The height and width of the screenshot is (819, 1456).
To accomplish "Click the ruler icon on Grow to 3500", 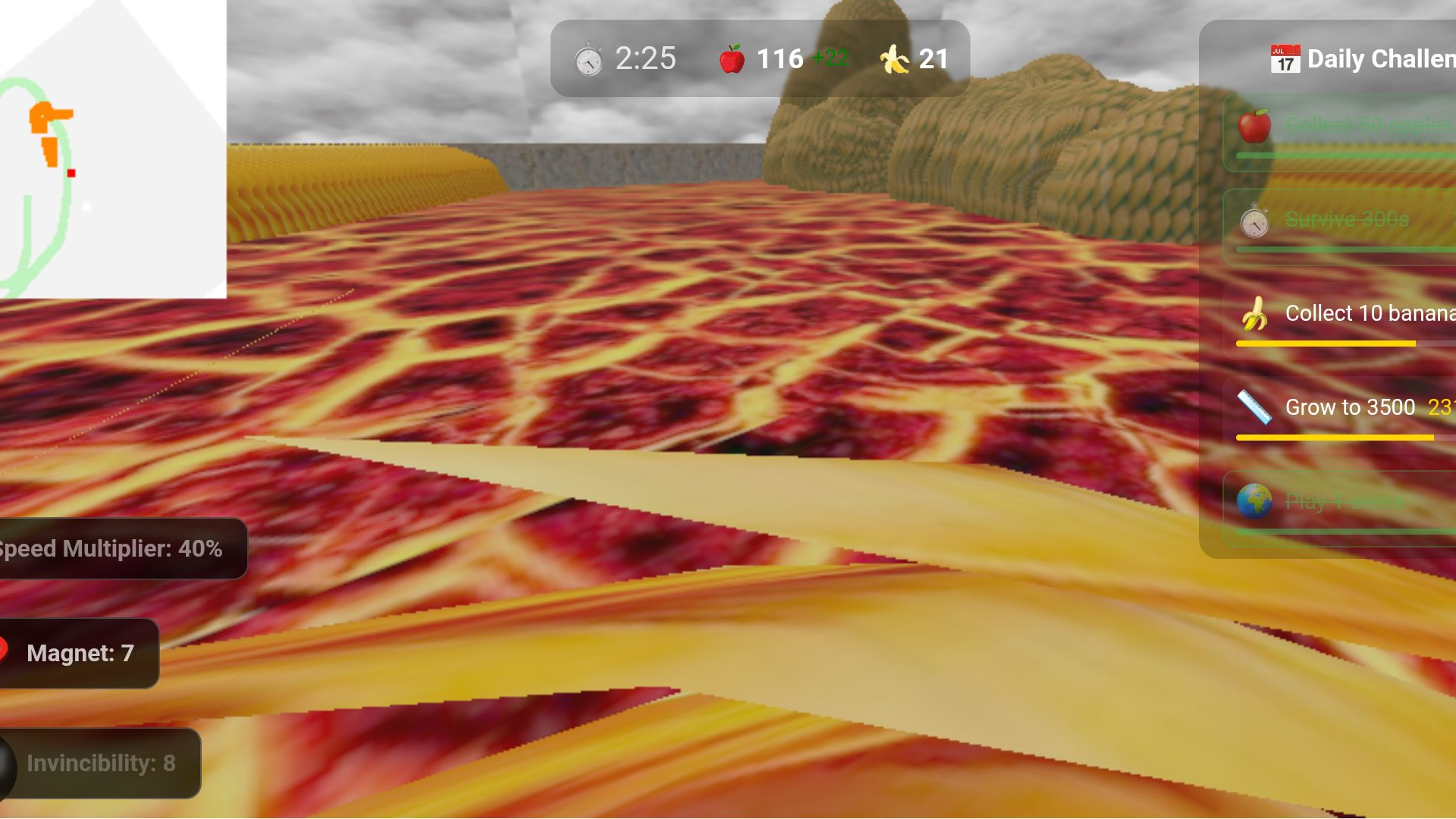I will coord(1256,406).
